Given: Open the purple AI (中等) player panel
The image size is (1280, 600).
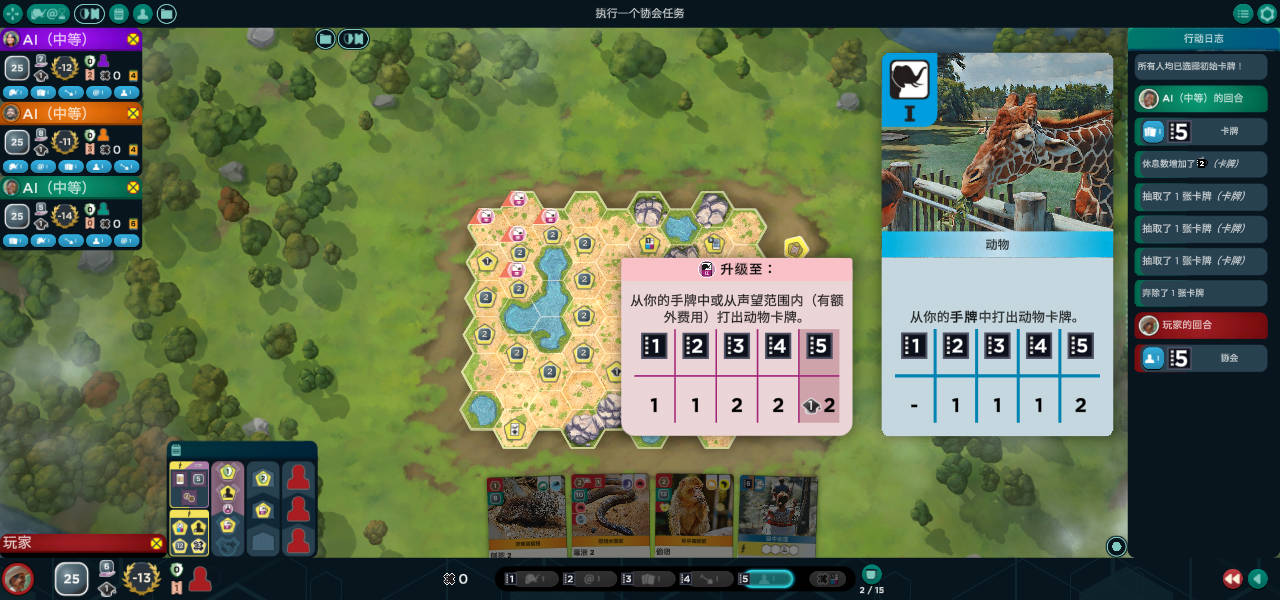Looking at the screenshot, I should 70,39.
